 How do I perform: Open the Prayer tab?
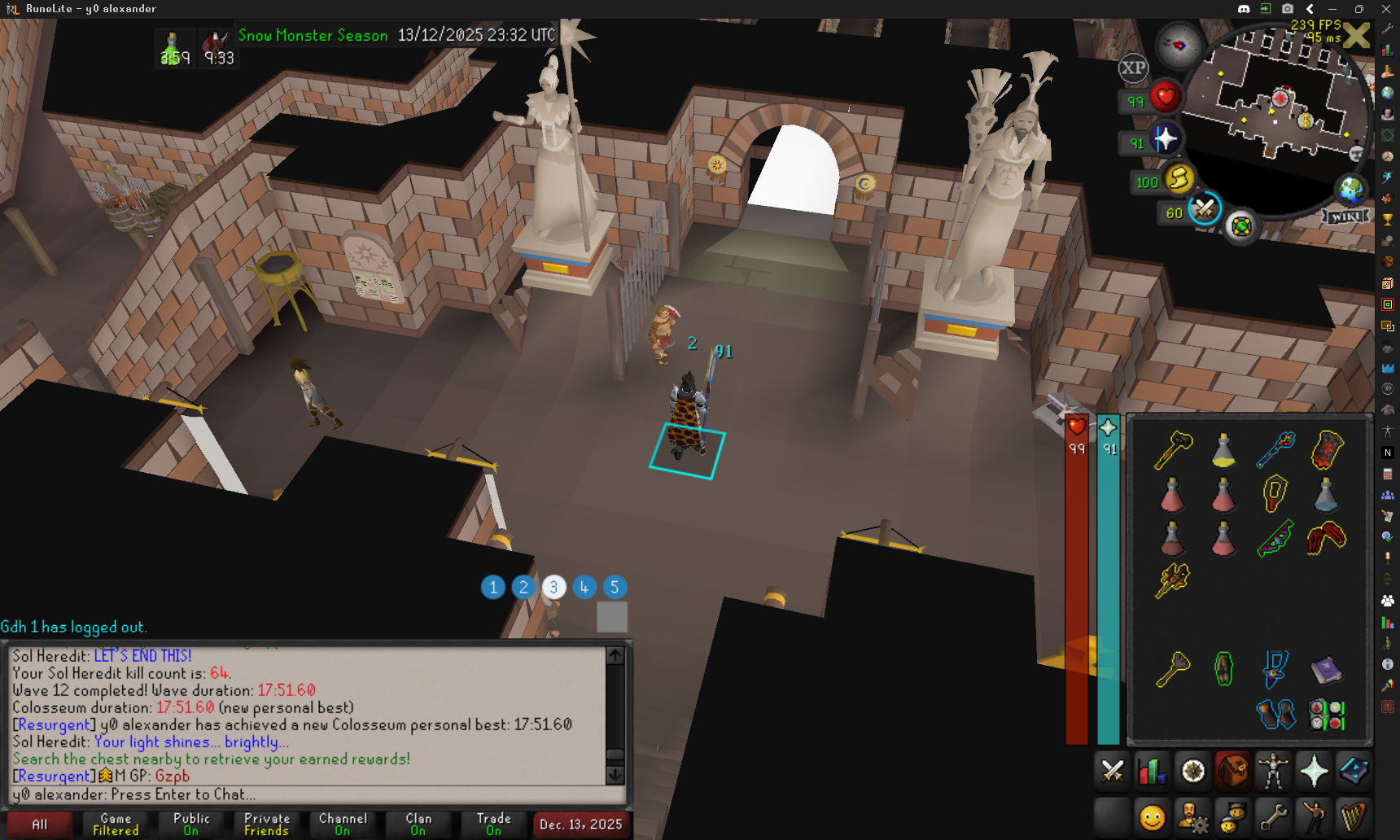[1314, 771]
